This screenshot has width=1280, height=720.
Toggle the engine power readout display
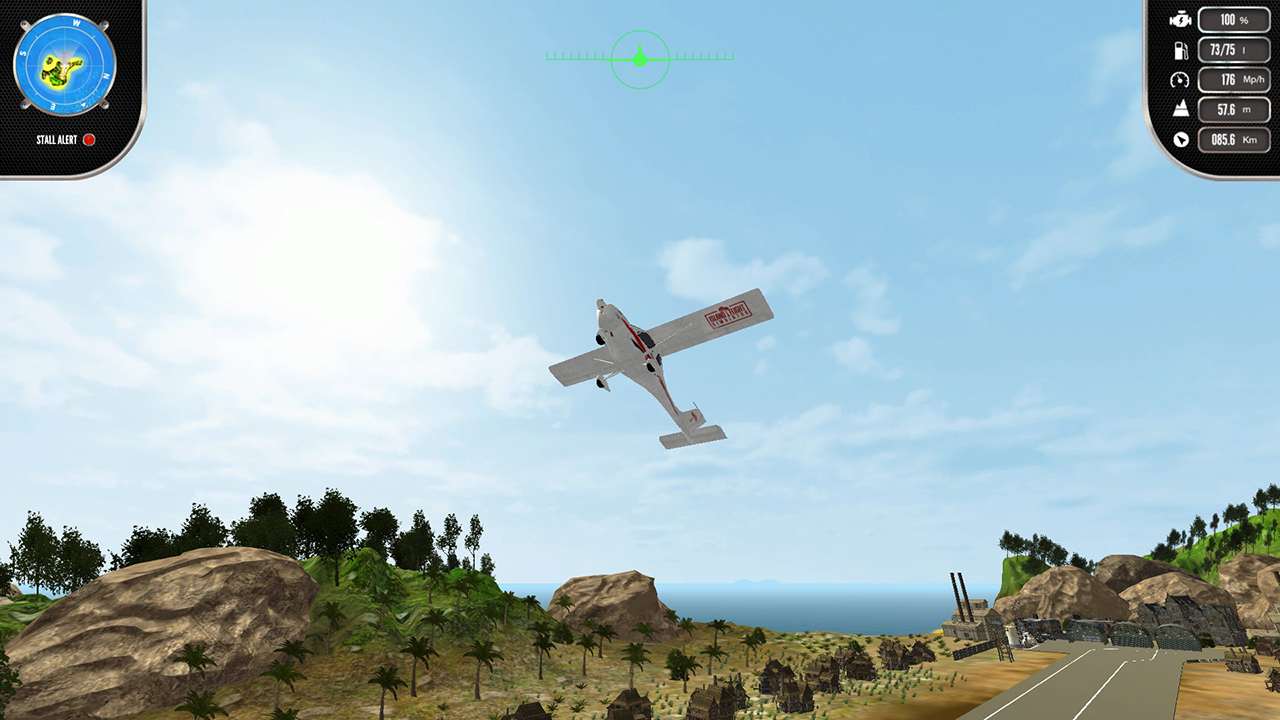click(1234, 19)
